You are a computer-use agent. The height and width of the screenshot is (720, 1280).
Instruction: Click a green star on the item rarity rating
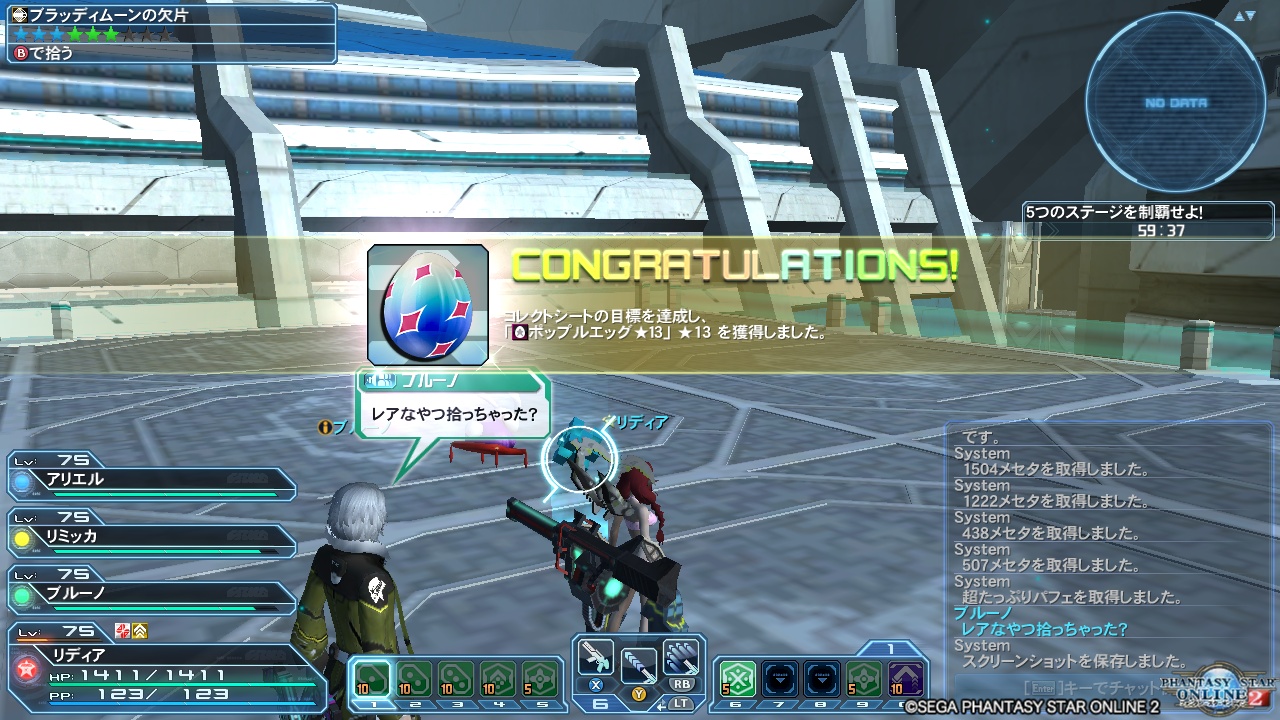(x=95, y=32)
